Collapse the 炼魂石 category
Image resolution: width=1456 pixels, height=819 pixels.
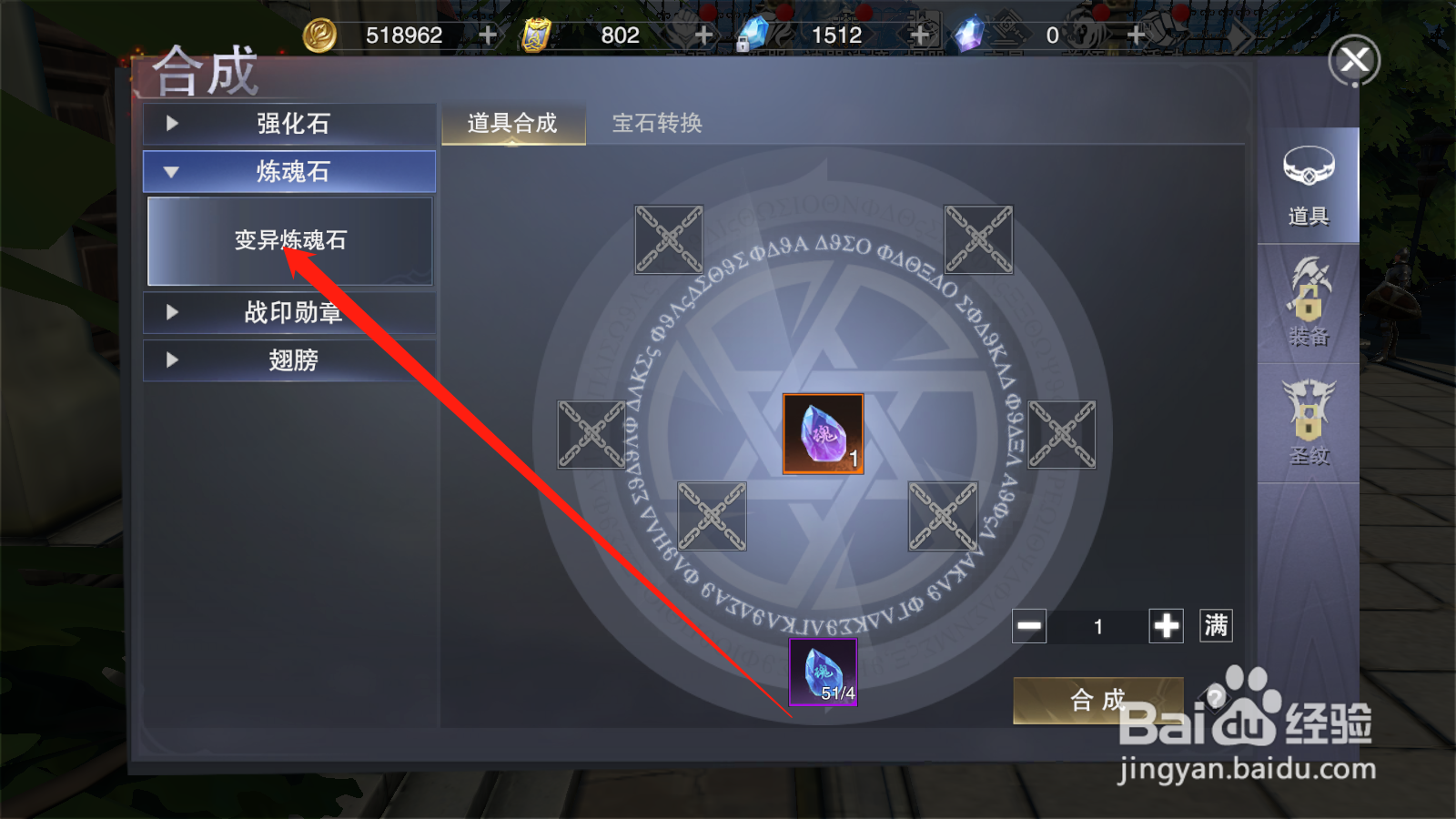pos(288,171)
